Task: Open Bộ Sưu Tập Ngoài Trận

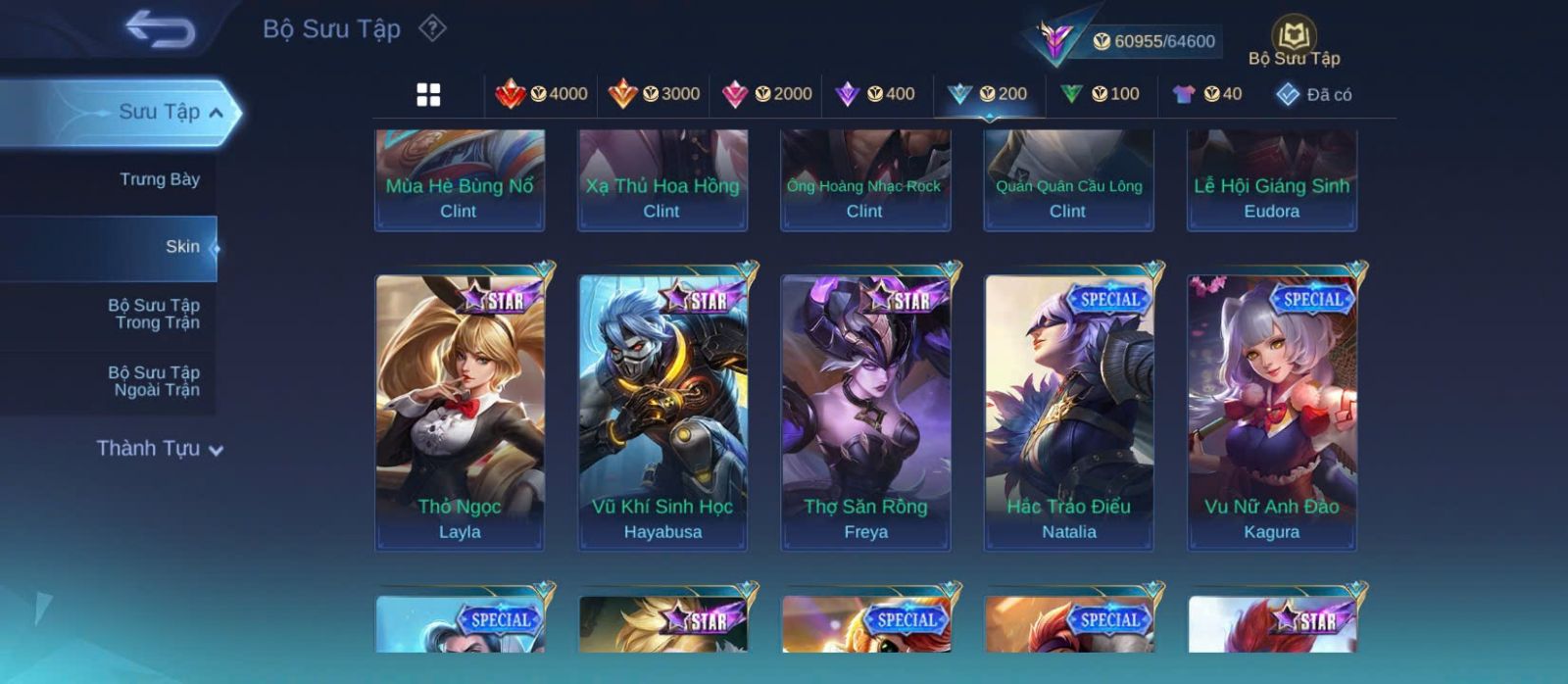Action: 154,381
